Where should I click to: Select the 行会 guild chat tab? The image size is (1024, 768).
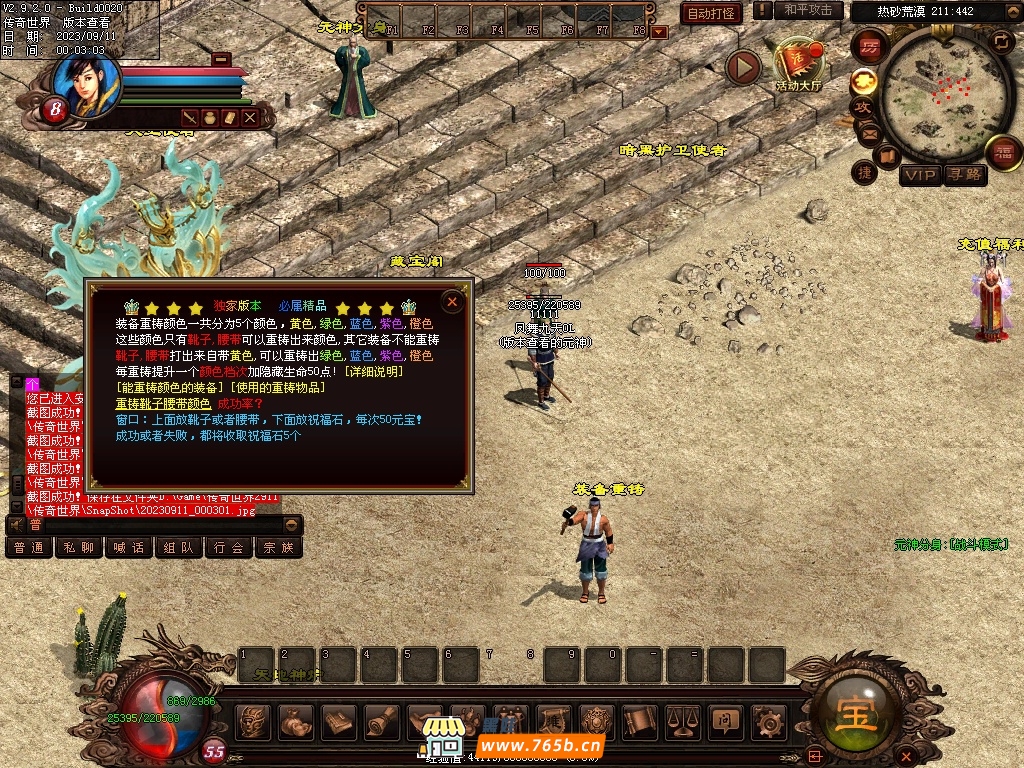tap(229, 548)
